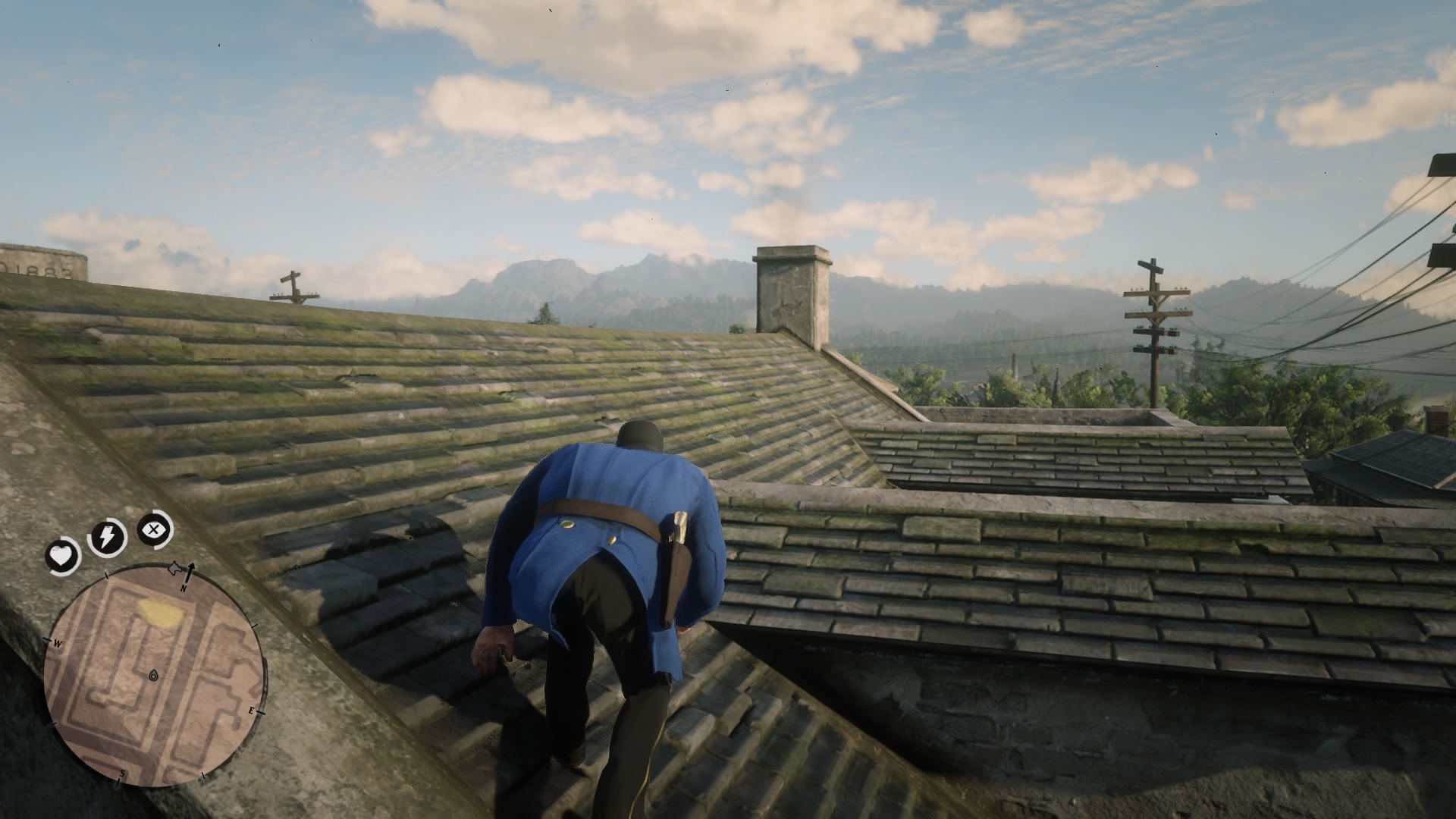Click the stamina lightning bolt core
Screen dimensions: 1456x819
pyautogui.click(x=108, y=536)
